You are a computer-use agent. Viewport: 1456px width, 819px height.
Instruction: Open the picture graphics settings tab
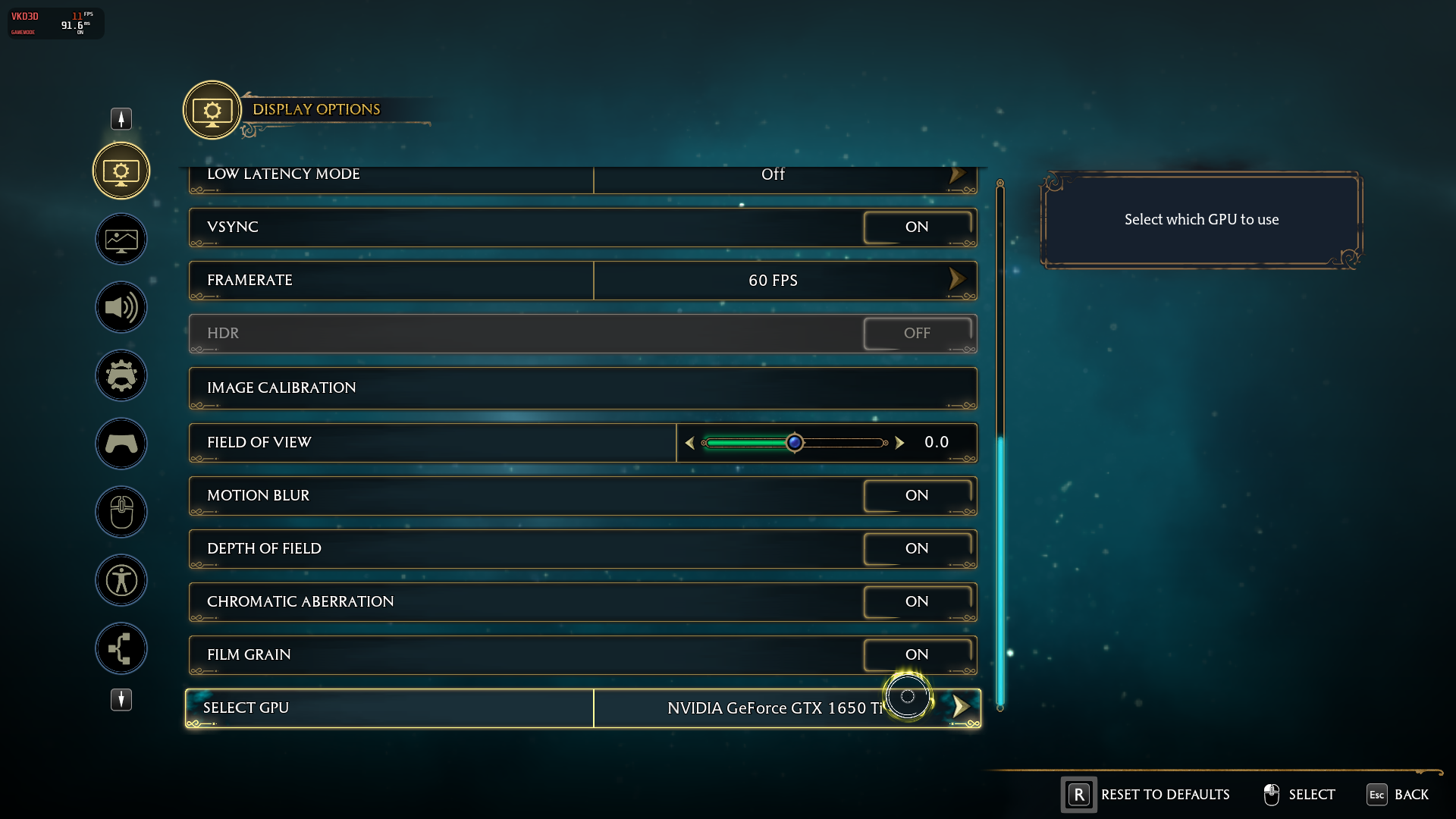coord(121,240)
